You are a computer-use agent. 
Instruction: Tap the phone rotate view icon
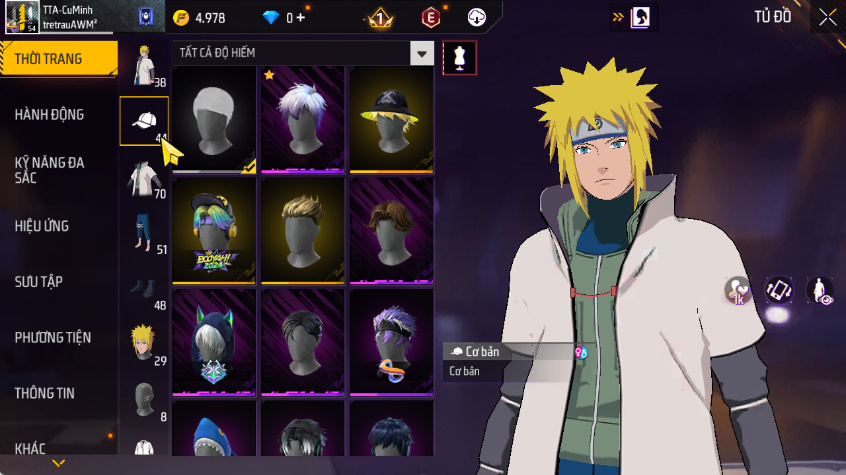point(779,290)
